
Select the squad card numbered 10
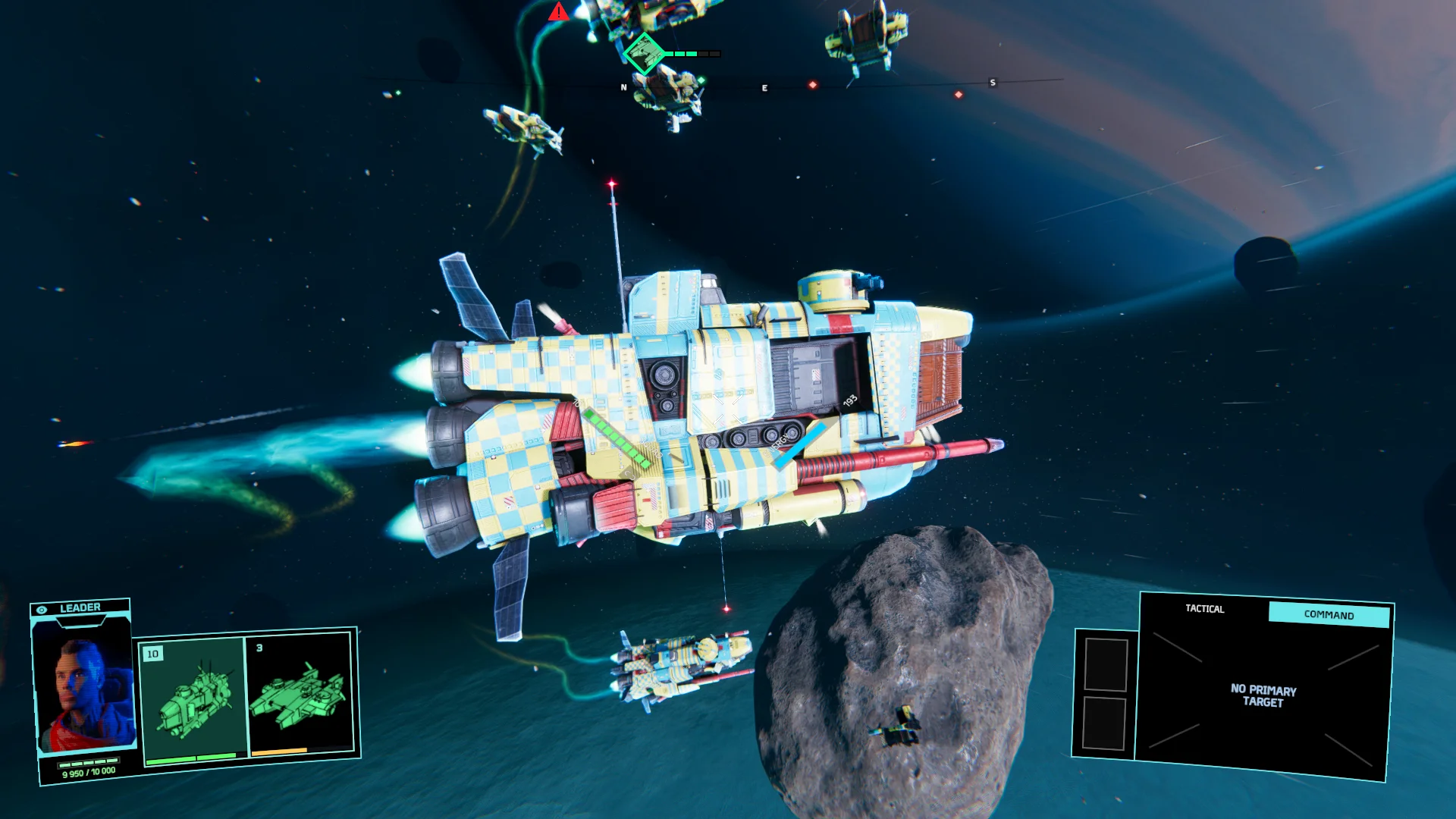(193, 698)
